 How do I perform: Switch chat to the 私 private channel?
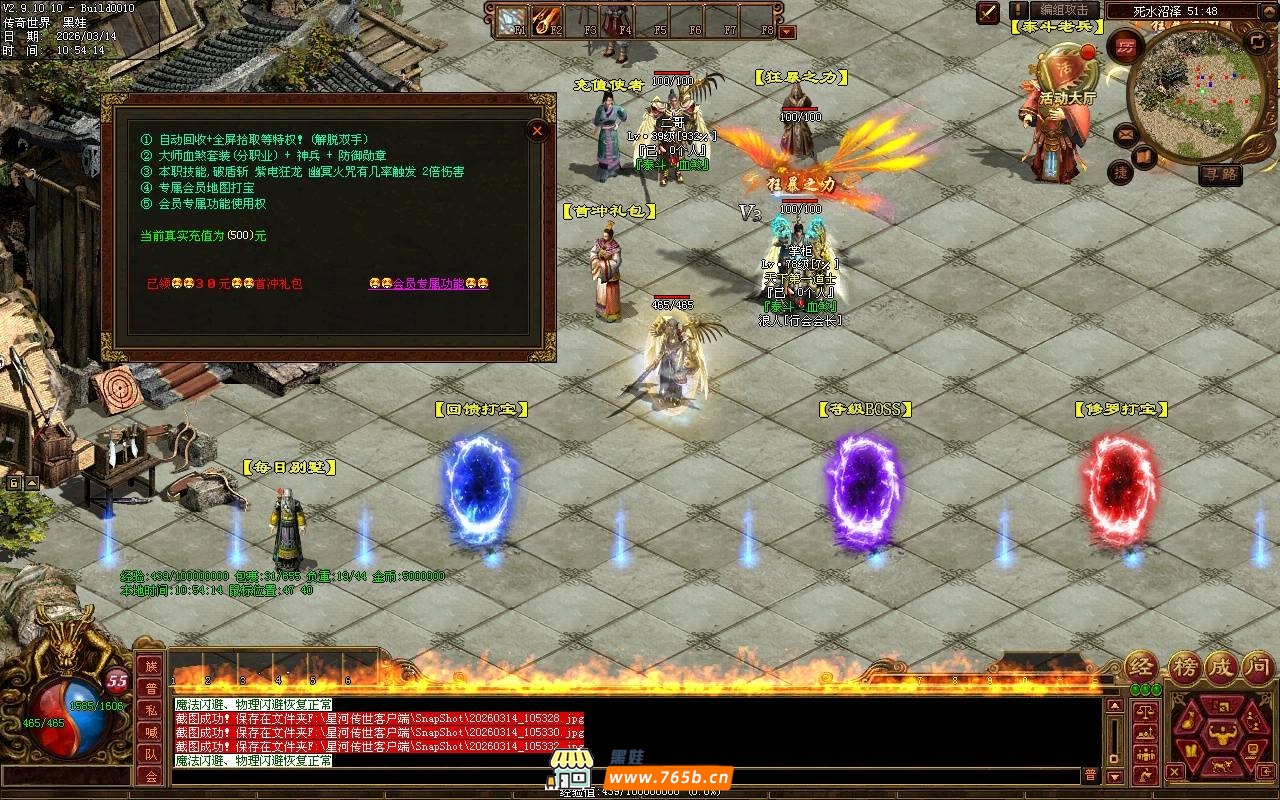point(151,710)
